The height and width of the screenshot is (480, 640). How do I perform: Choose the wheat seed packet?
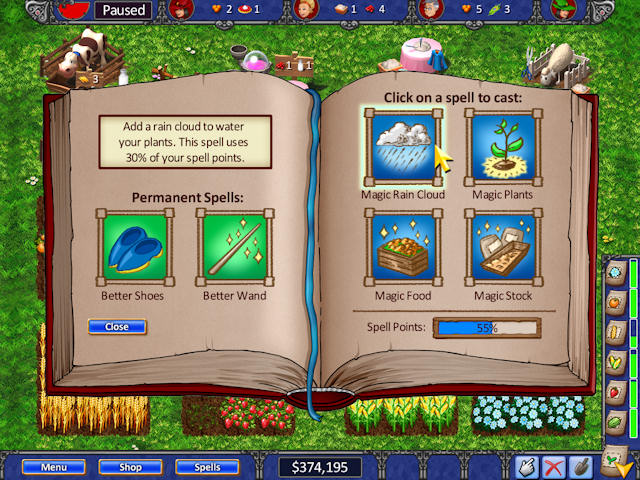[616, 331]
